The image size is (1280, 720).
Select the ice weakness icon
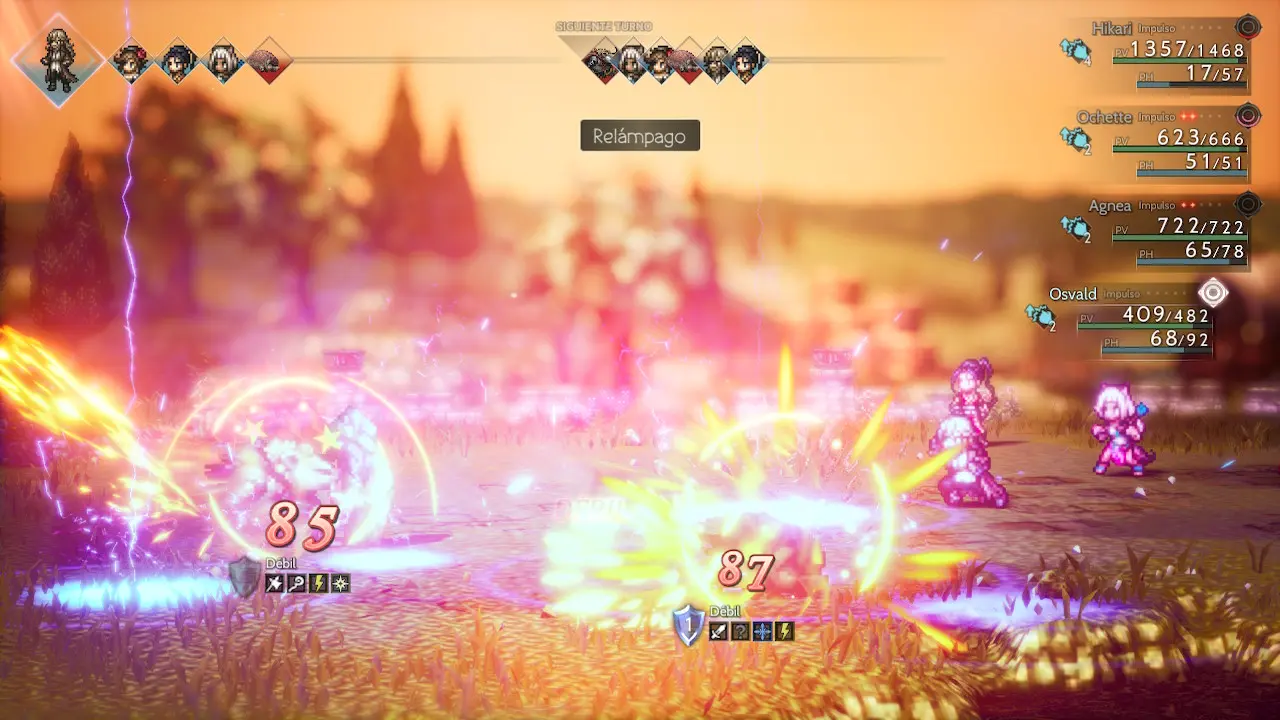(x=763, y=631)
